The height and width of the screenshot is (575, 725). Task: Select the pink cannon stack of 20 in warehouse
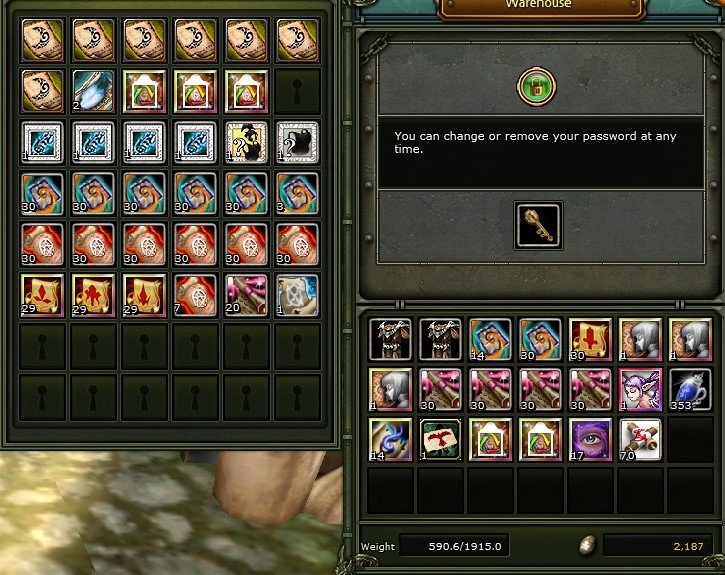coord(244,294)
